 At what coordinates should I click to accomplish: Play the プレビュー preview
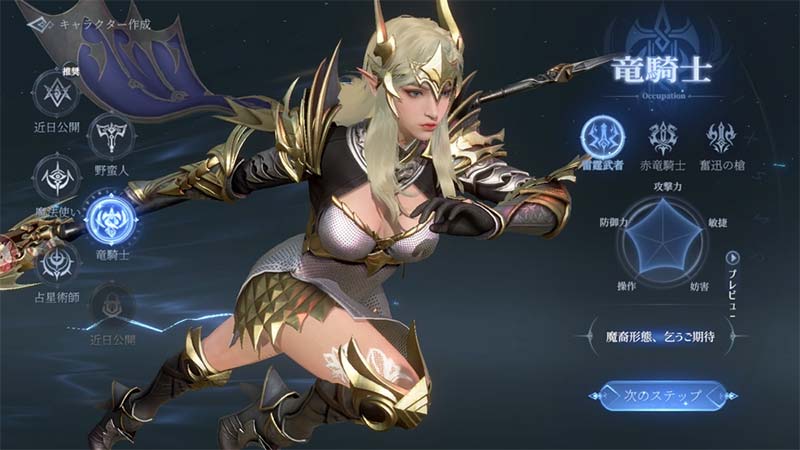[x=732, y=258]
